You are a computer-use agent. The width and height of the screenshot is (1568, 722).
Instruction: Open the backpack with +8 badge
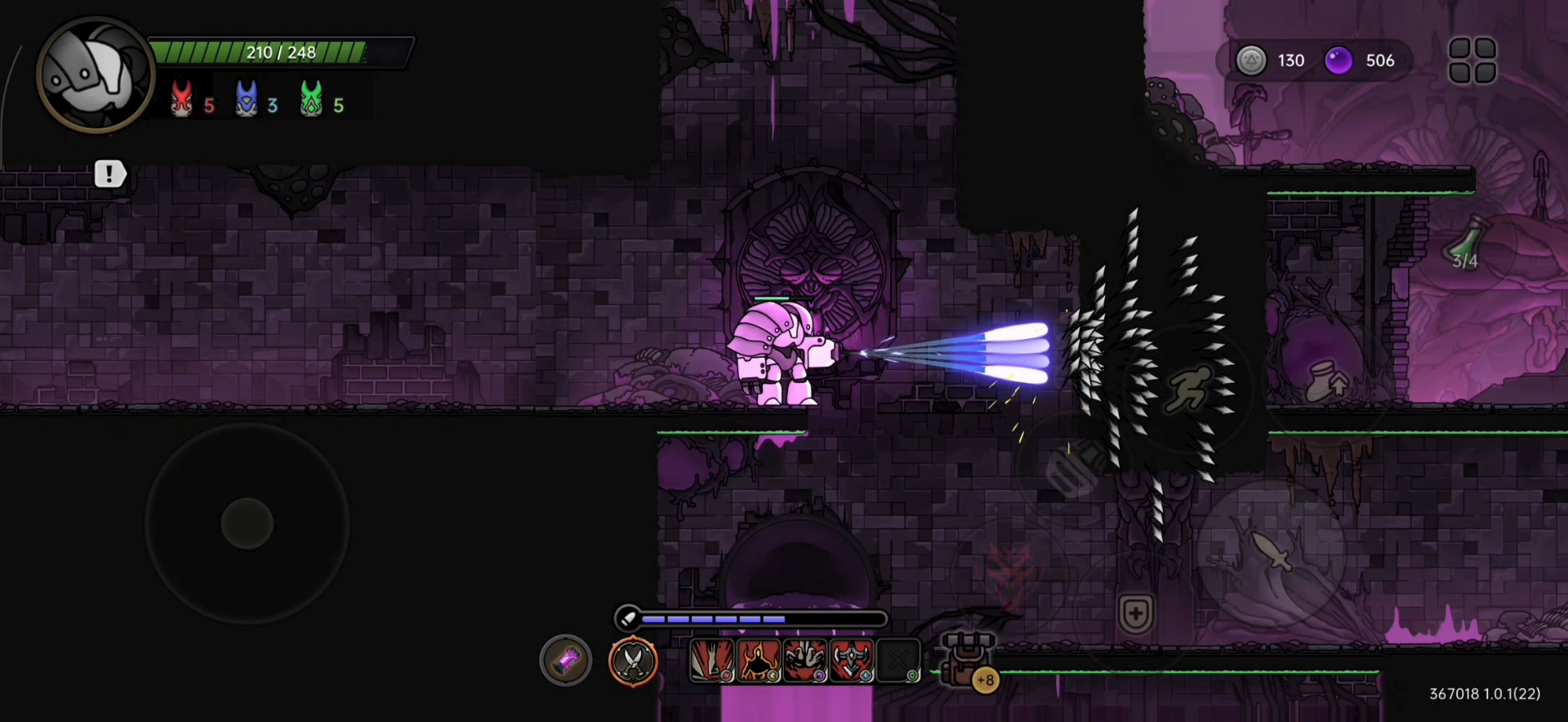(x=968, y=660)
